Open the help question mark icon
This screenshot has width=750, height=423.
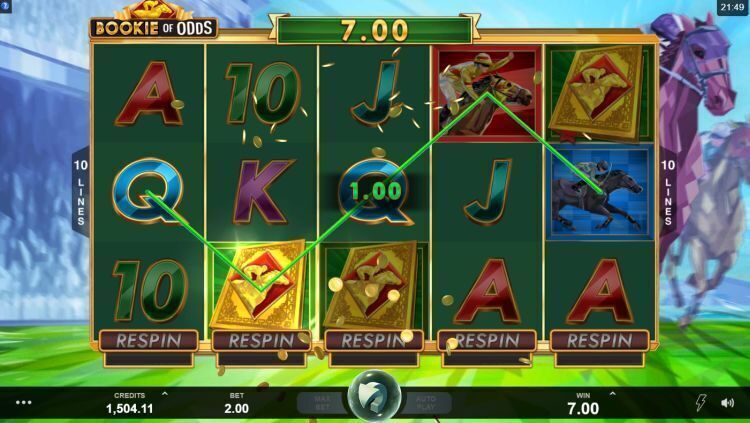(x=7, y=7)
